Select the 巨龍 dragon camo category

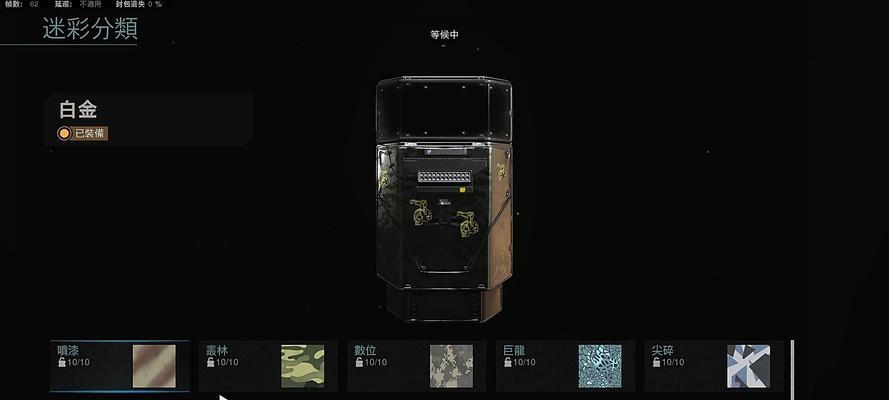[564, 365]
